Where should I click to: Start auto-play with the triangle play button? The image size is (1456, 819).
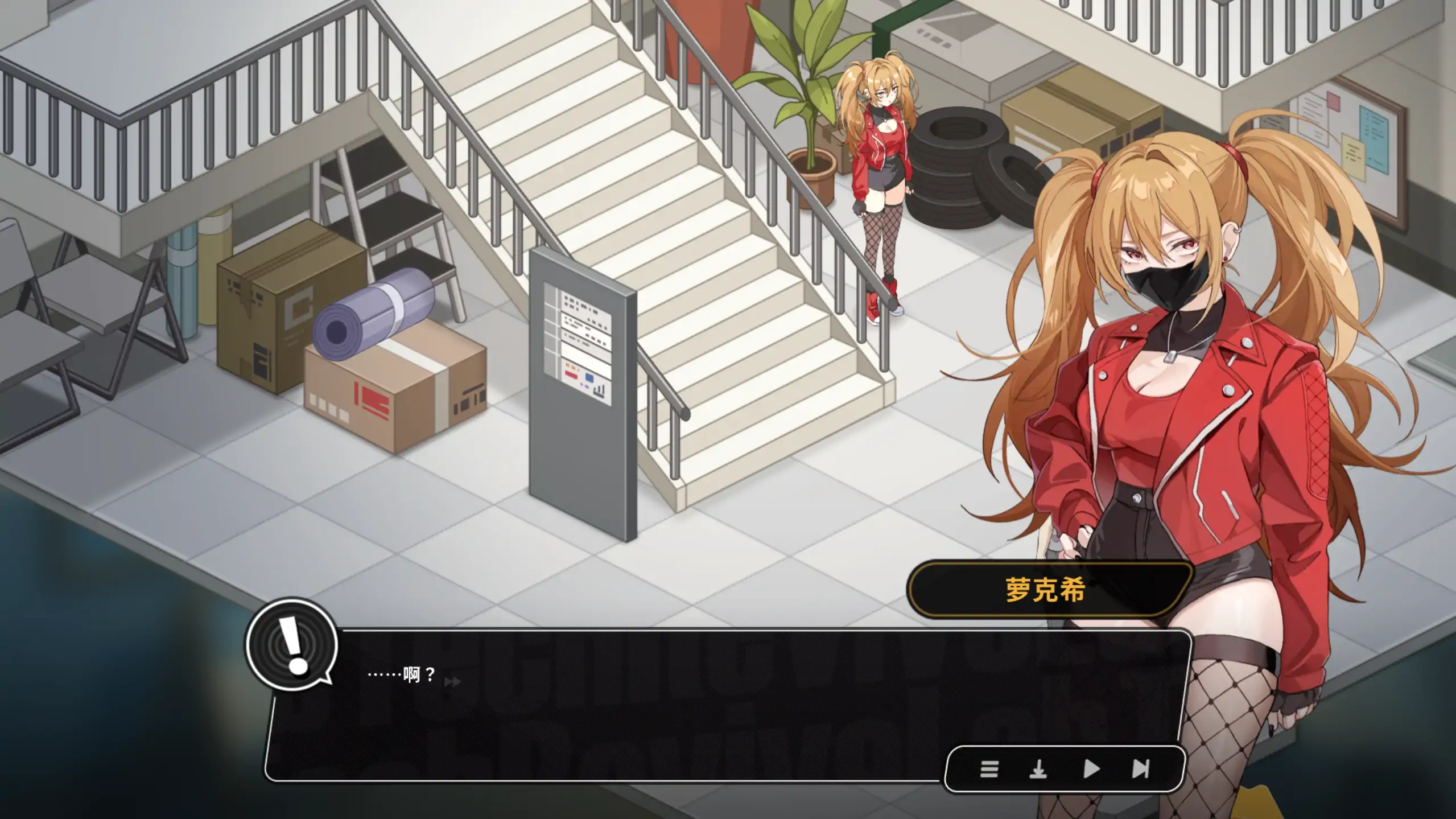[1091, 769]
